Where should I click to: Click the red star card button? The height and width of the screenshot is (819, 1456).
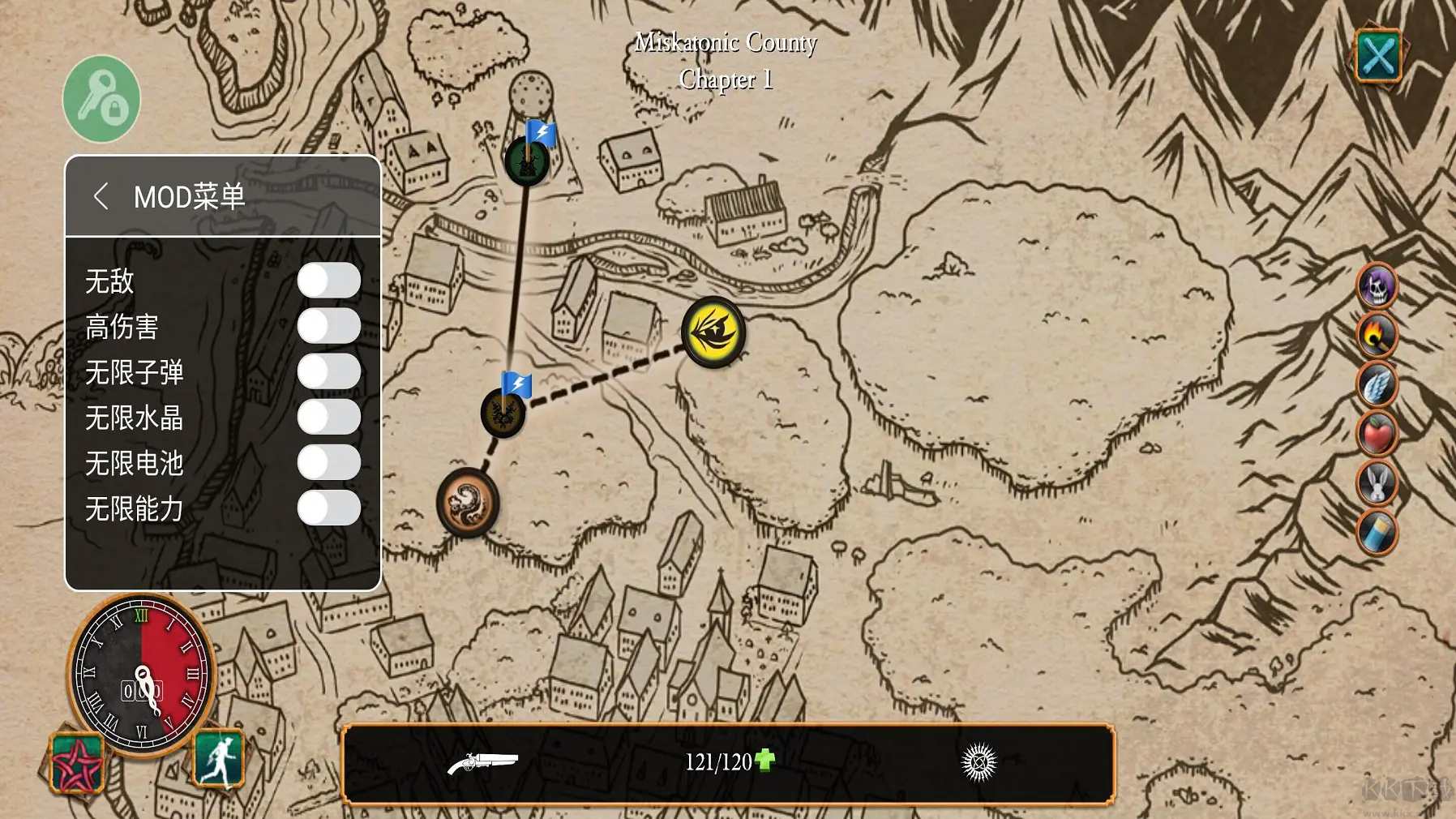[76, 762]
